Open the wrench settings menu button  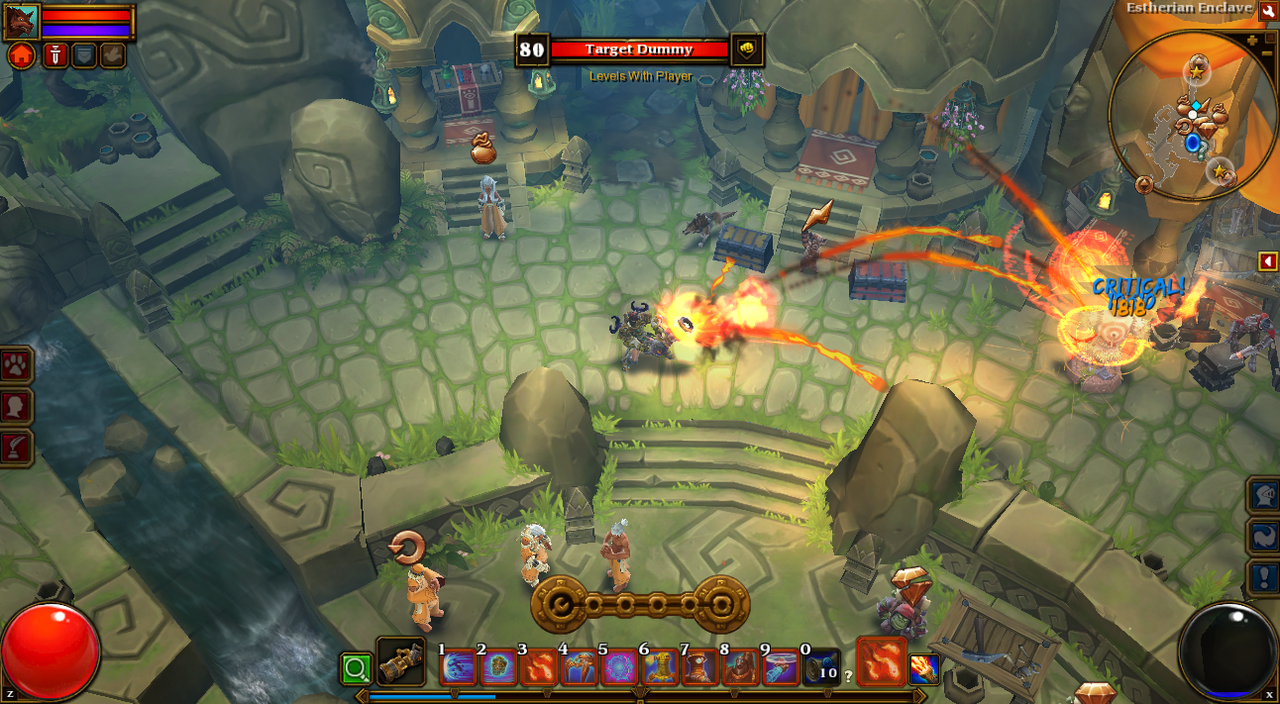1268,10
